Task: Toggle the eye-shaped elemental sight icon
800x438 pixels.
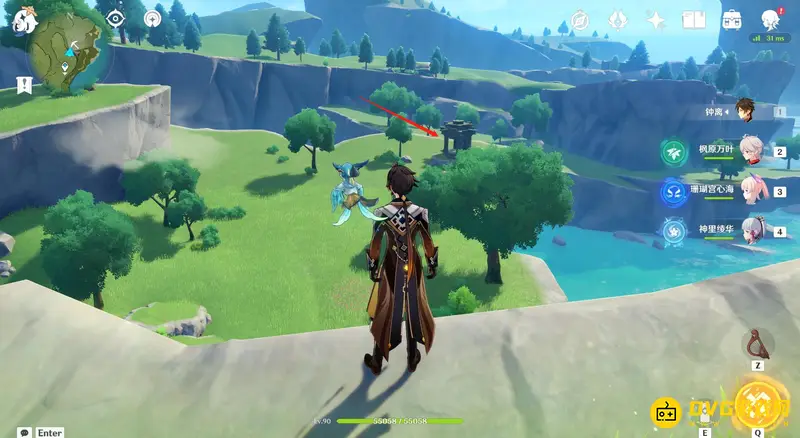Action: coord(115,18)
